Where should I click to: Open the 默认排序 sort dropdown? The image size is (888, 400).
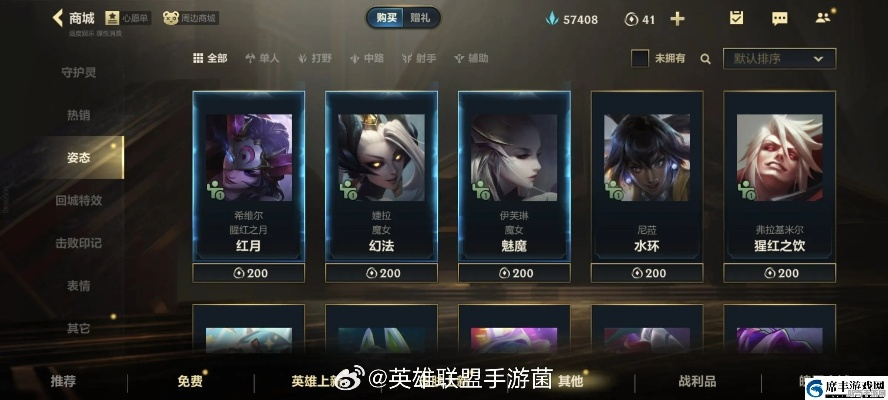point(779,59)
